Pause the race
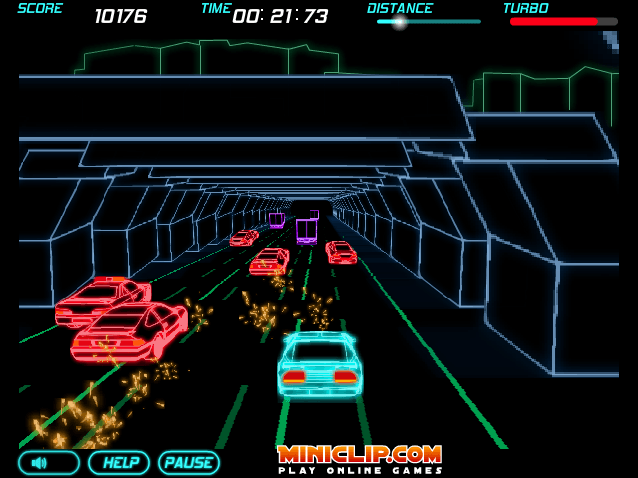Screen dimensions: 638x478 (x=188, y=462)
